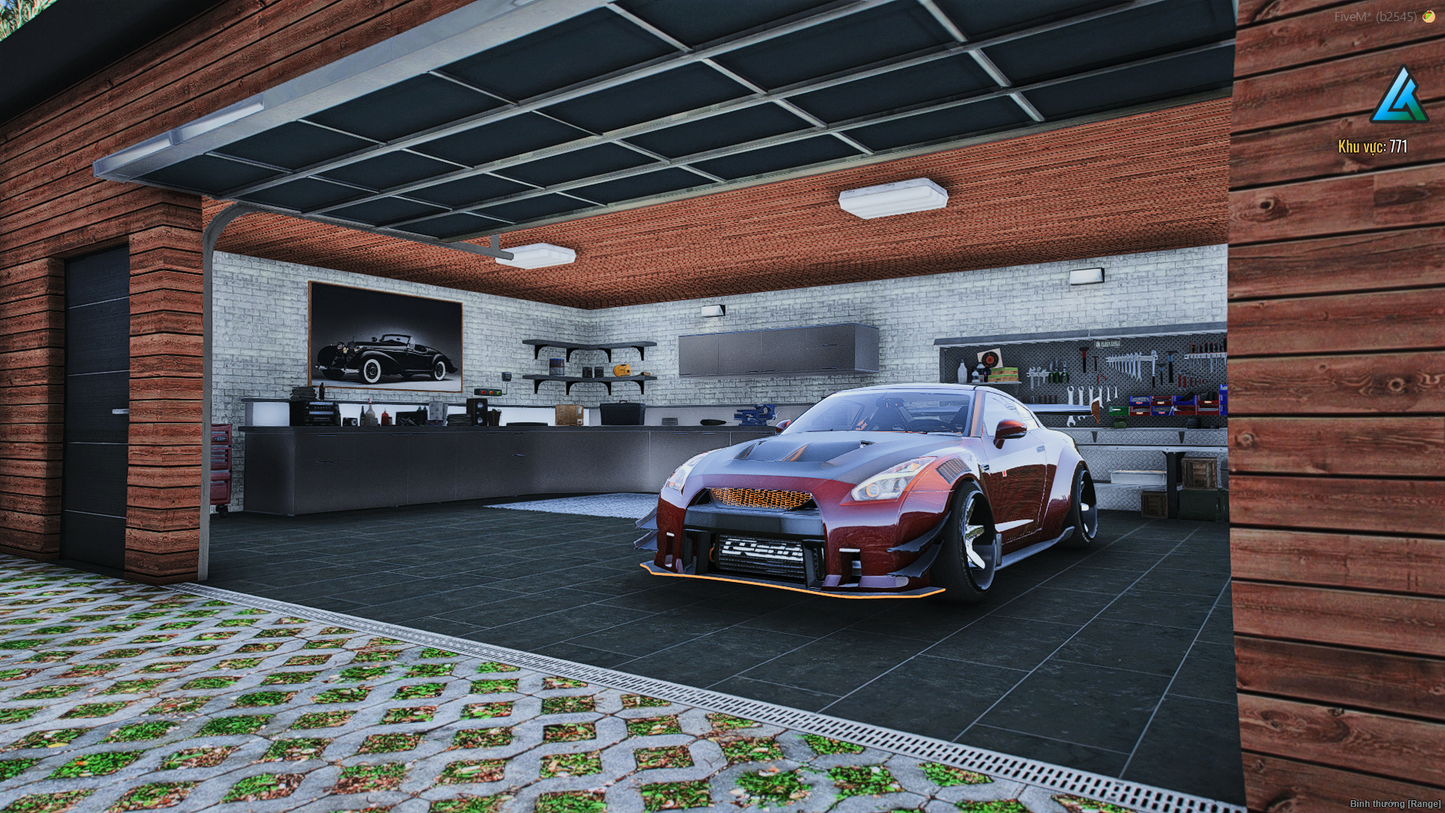Screen dimensions: 1445x813
Task: Click the taco icon beside the FiveM watermark
Action: [1429, 17]
